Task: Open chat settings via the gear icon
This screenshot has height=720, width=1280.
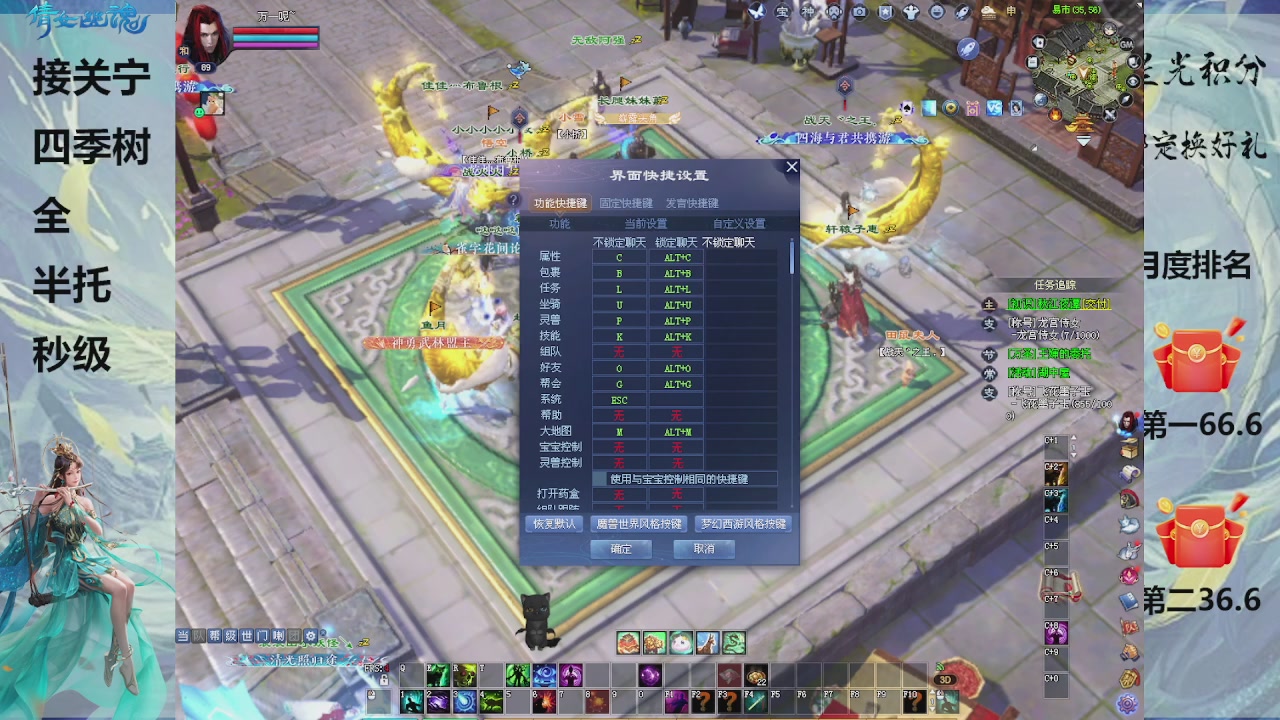Action: (311, 636)
